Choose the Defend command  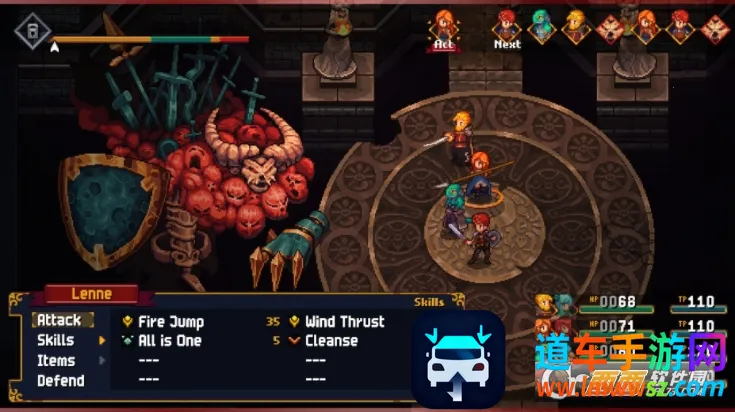(x=60, y=381)
